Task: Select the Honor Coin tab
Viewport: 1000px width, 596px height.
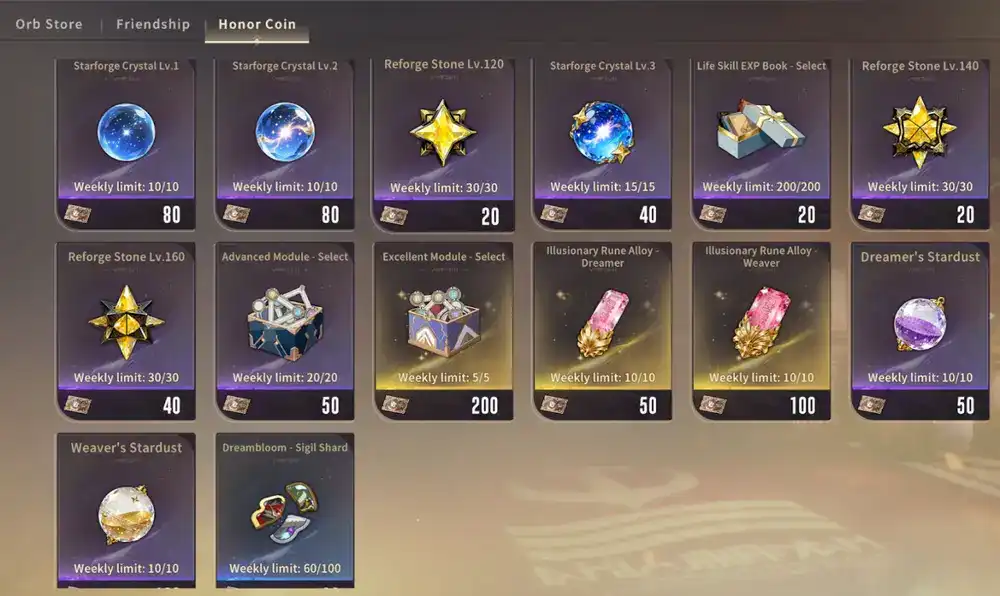Action: (x=257, y=24)
